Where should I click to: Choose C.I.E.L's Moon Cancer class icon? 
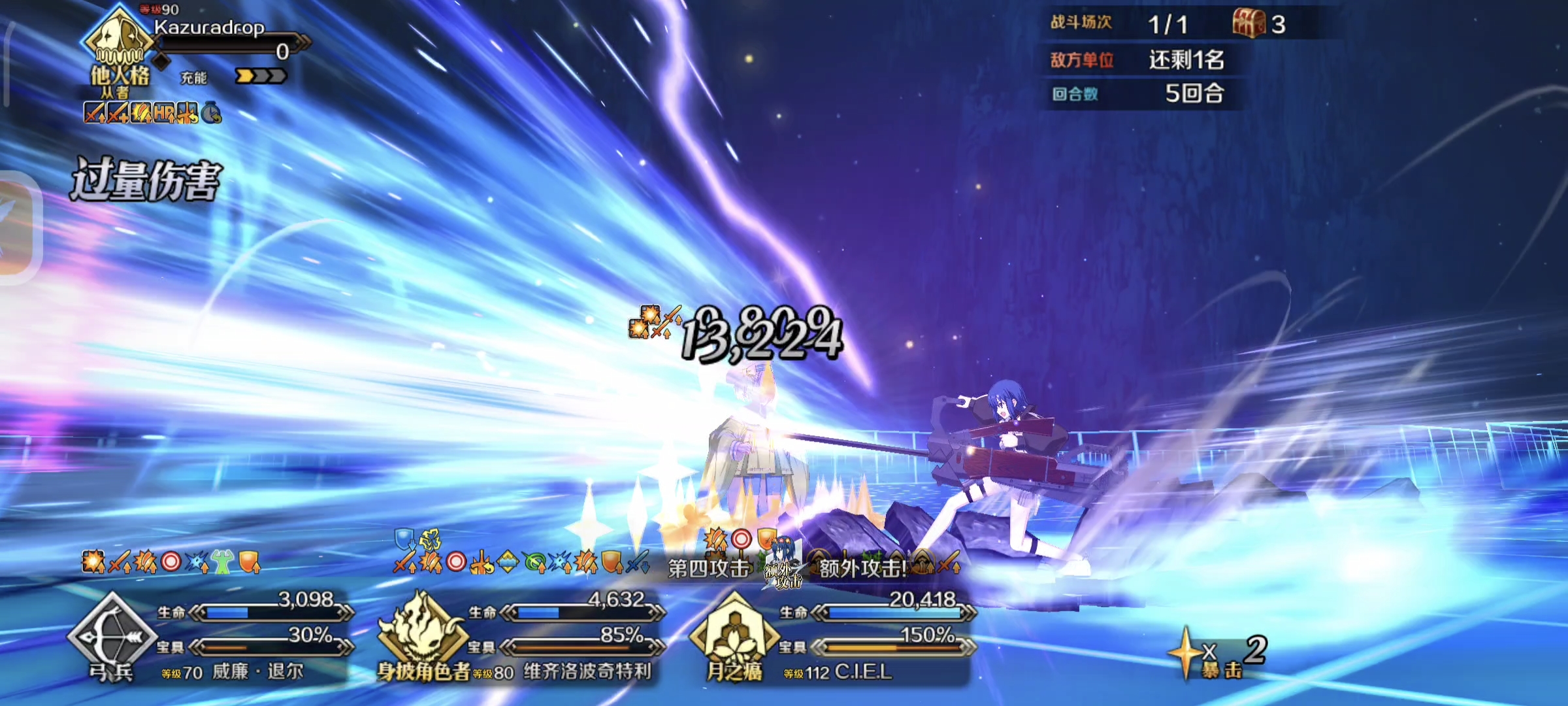click(x=733, y=633)
